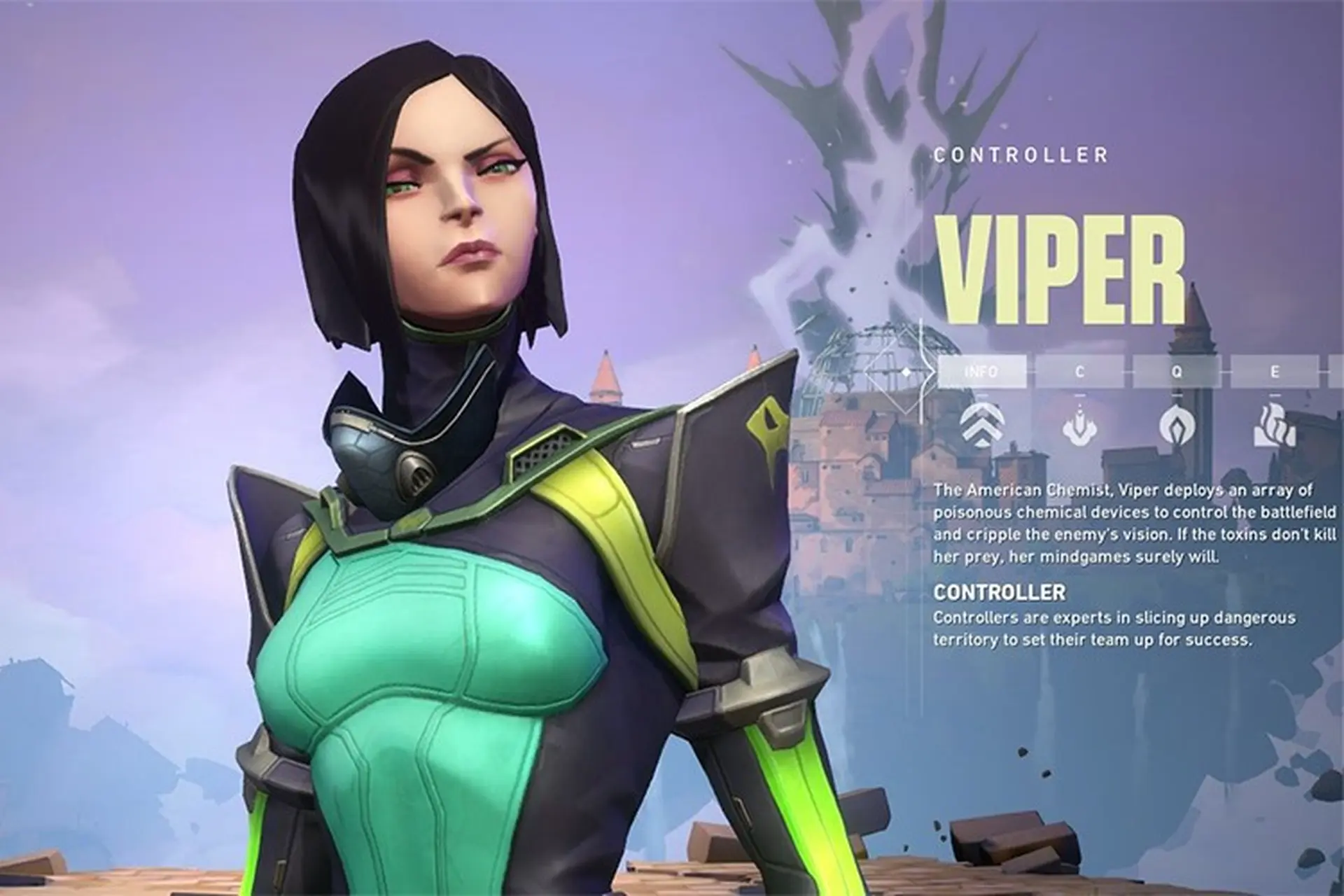Open the C ability tab
The image size is (1344, 896).
click(1079, 372)
